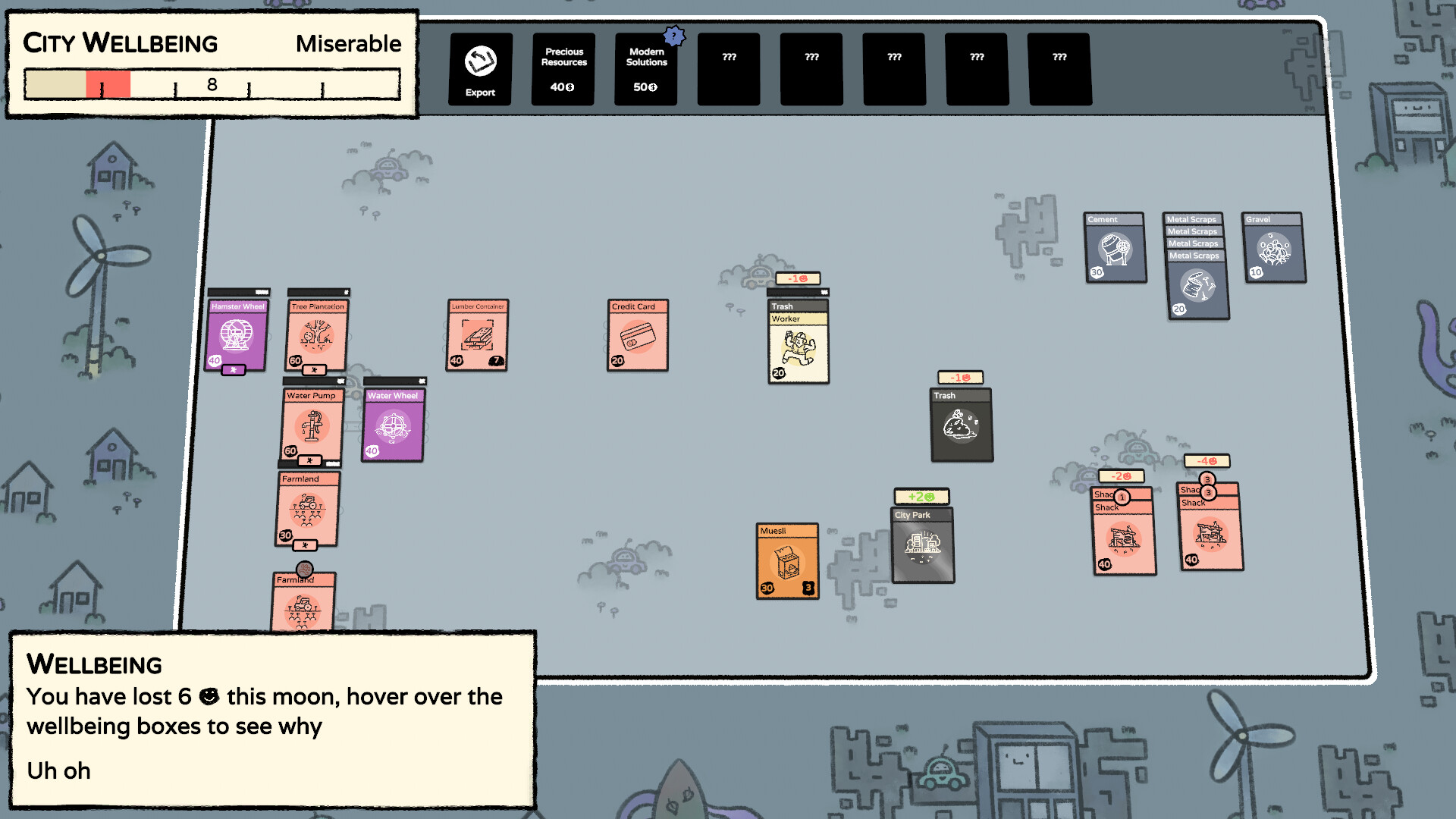This screenshot has width=1456, height=819.
Task: Click the City Park card
Action: tap(923, 546)
